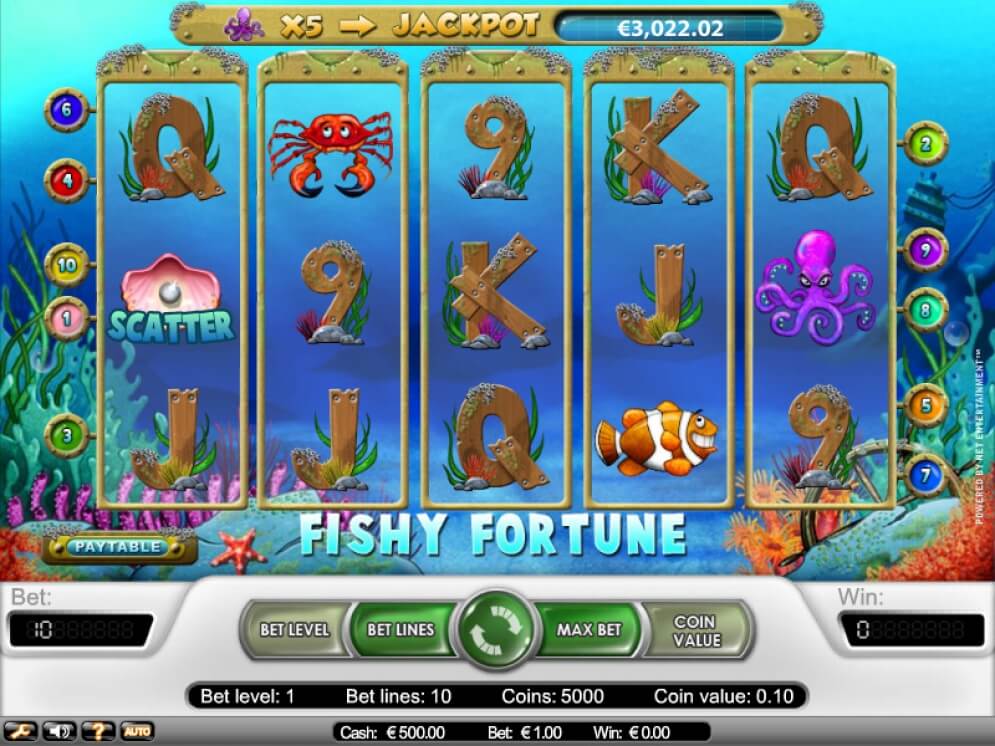Enable Auto play mode
995x746 pixels.
pos(137,732)
